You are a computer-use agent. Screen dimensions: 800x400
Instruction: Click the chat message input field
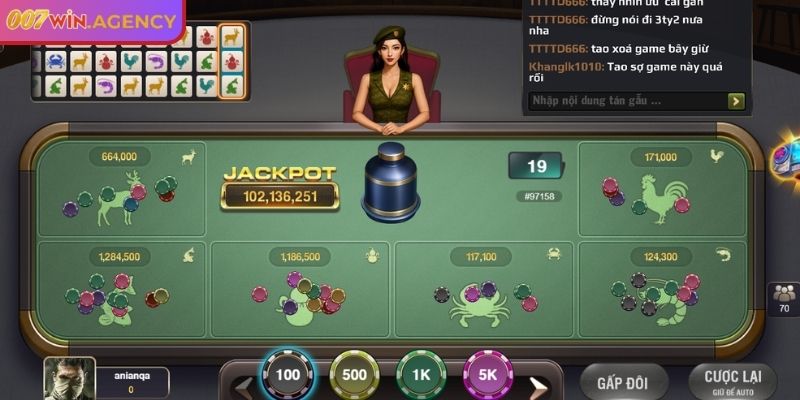coord(625,100)
